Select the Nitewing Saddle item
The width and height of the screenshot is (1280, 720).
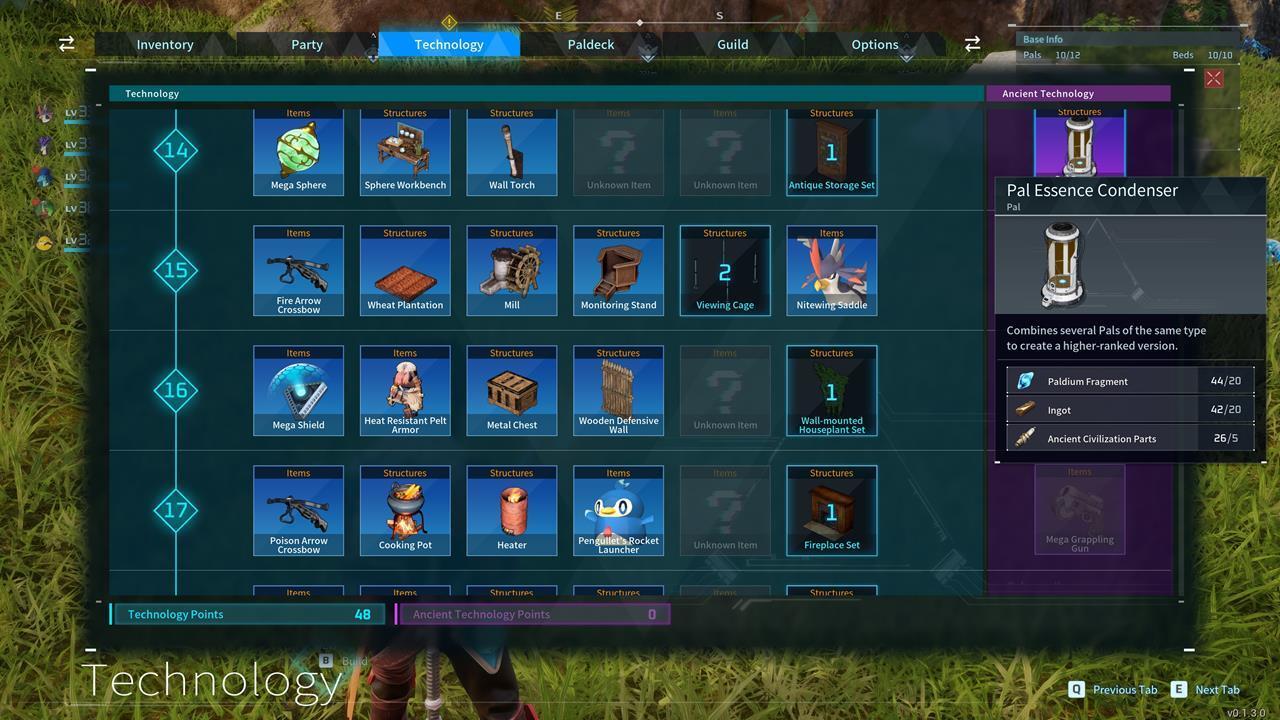[x=831, y=270]
